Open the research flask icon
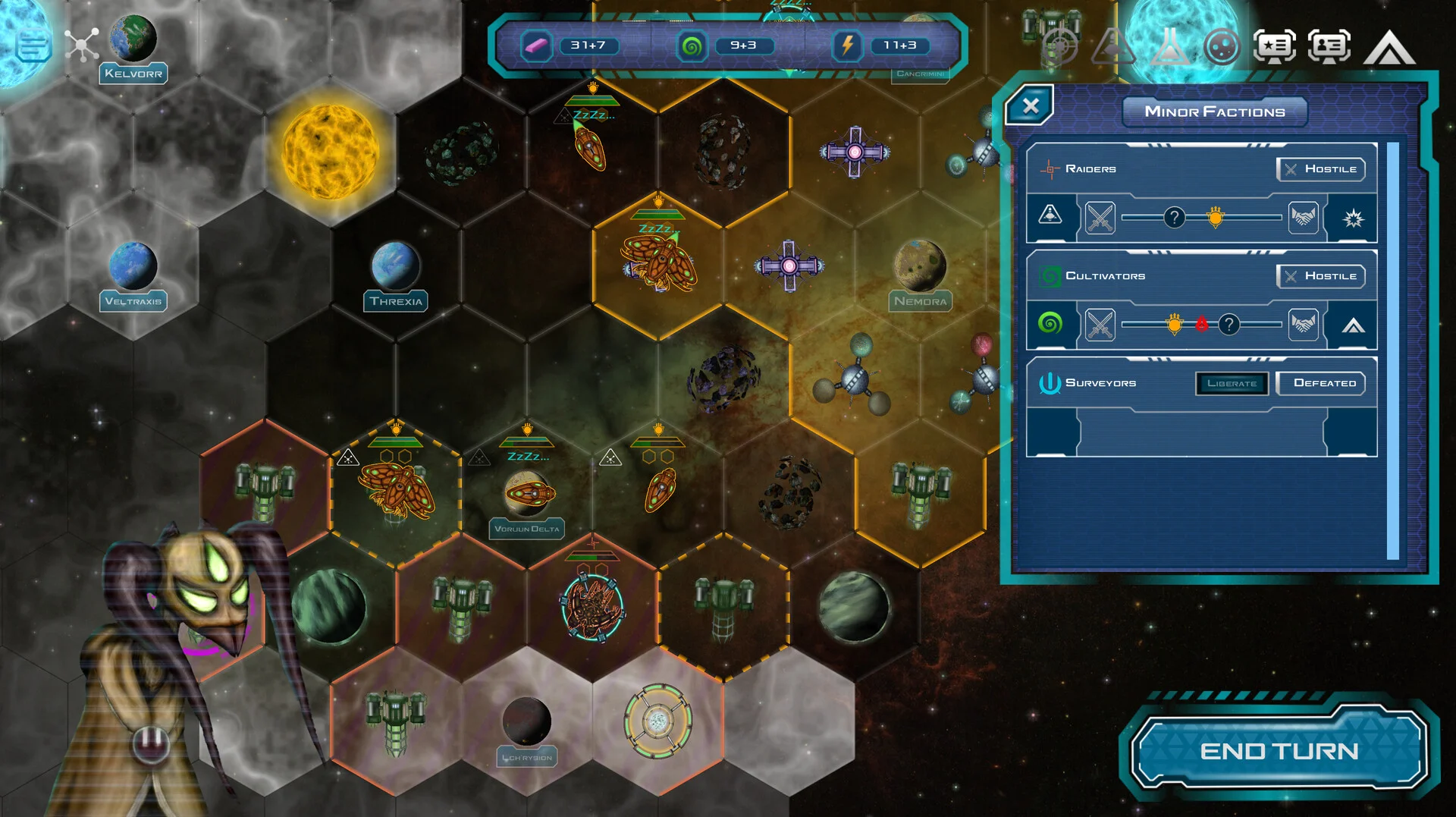 1169,47
